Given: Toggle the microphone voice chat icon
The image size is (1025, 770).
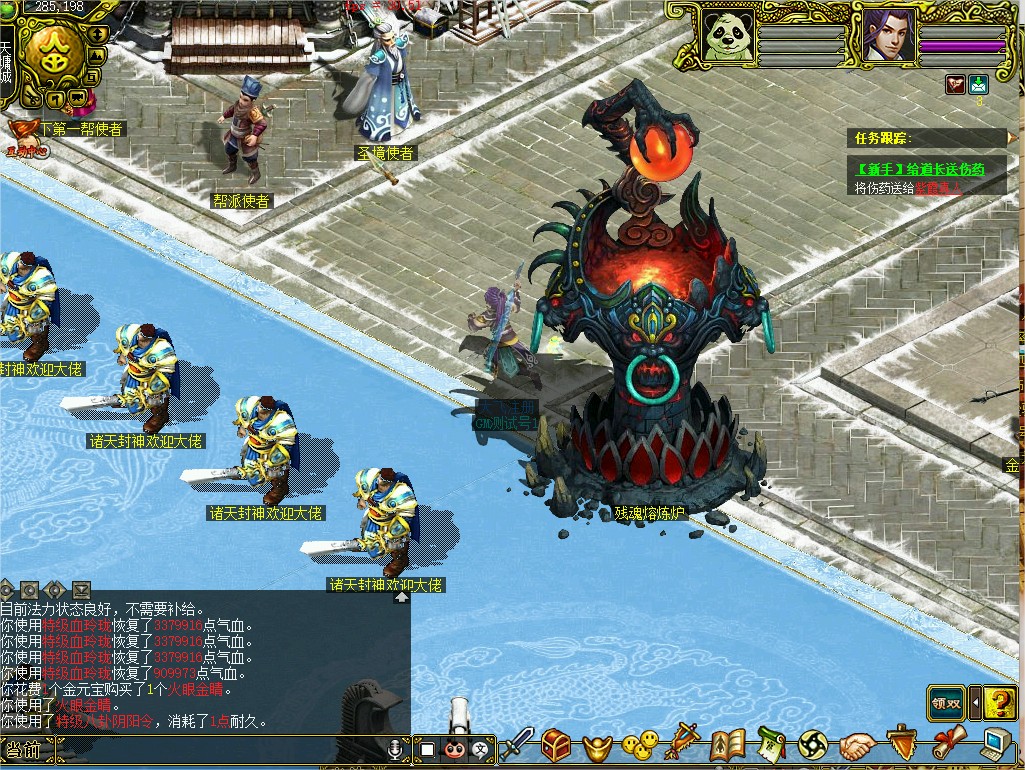Looking at the screenshot, I should (397, 748).
